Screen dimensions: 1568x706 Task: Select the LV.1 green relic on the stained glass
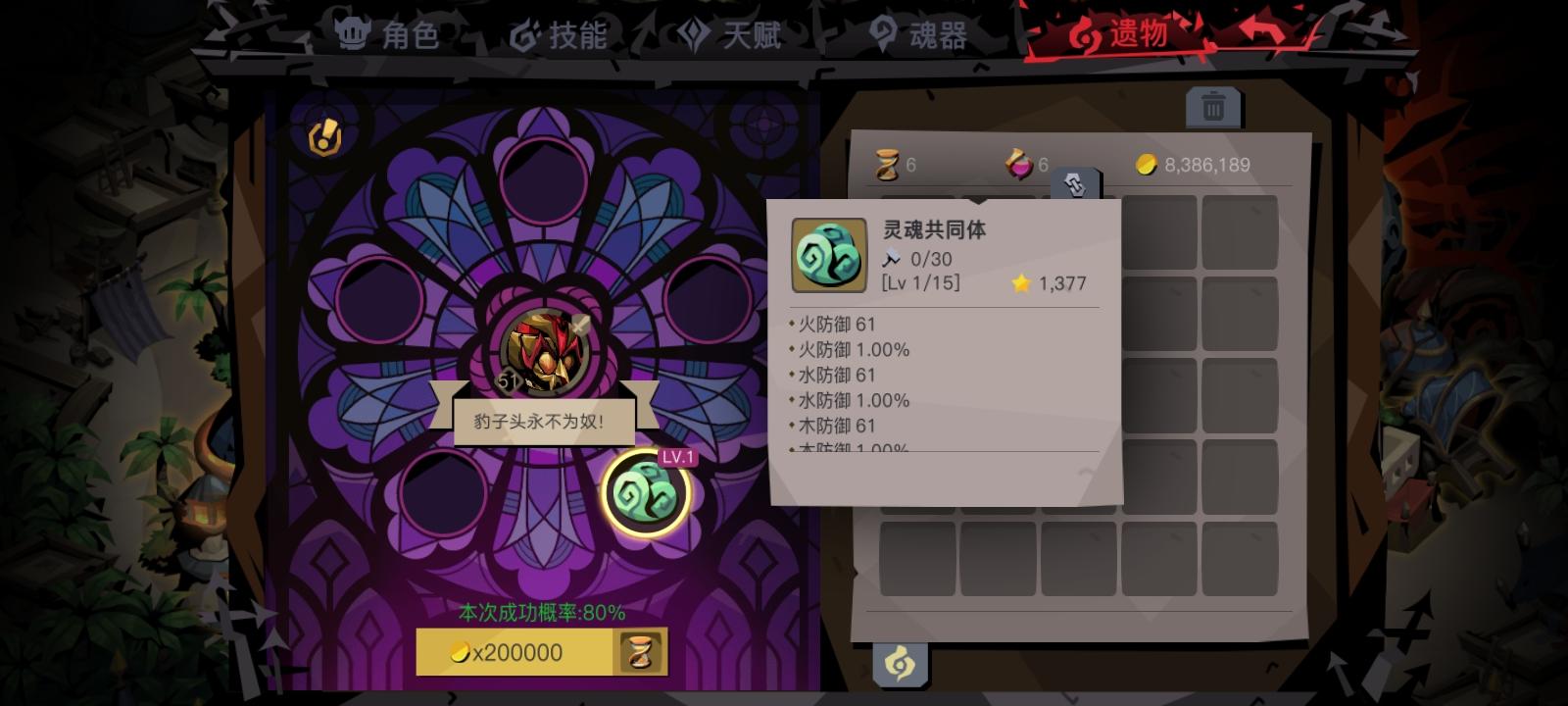(x=647, y=488)
